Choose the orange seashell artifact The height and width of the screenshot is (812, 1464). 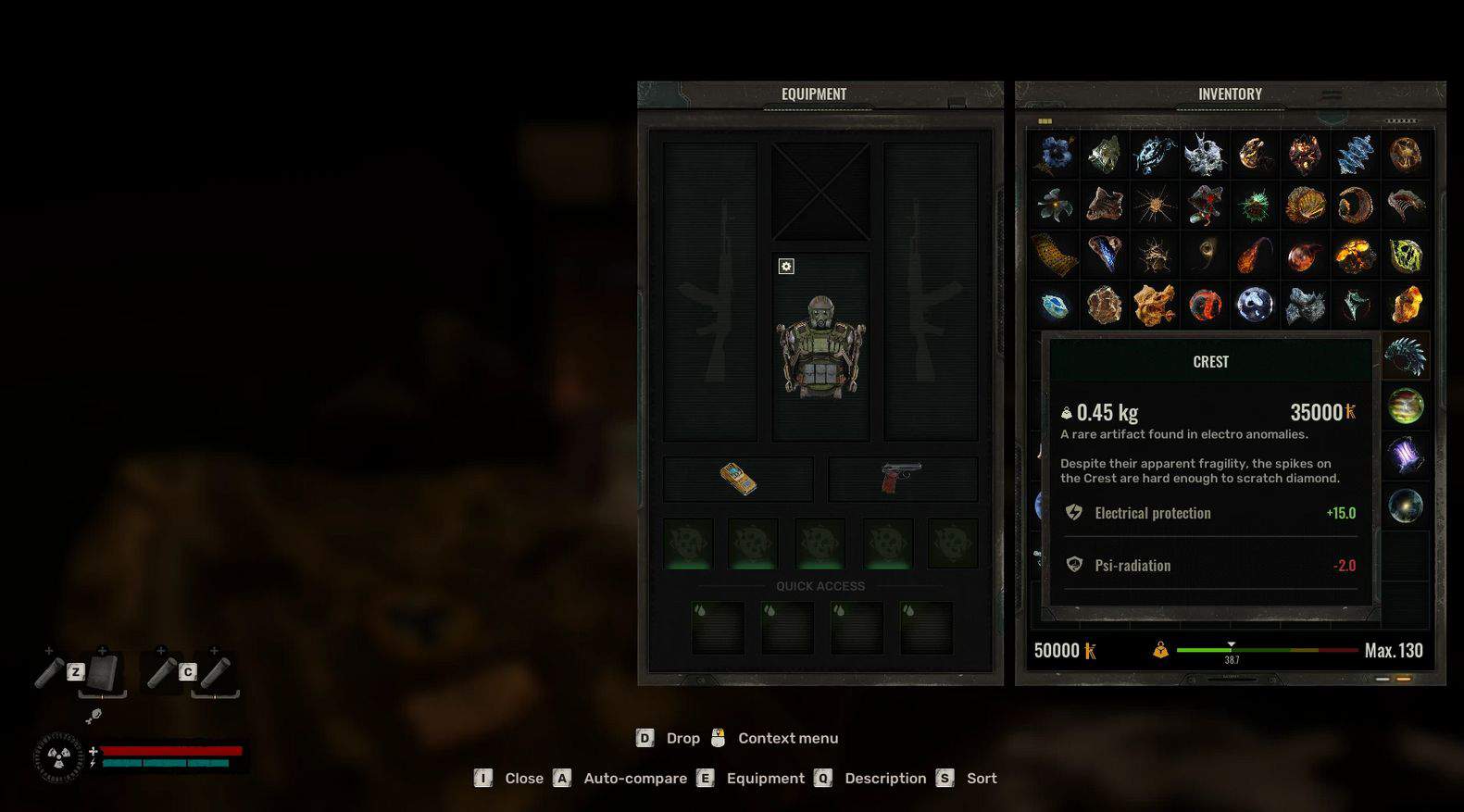pyautogui.click(x=1305, y=206)
